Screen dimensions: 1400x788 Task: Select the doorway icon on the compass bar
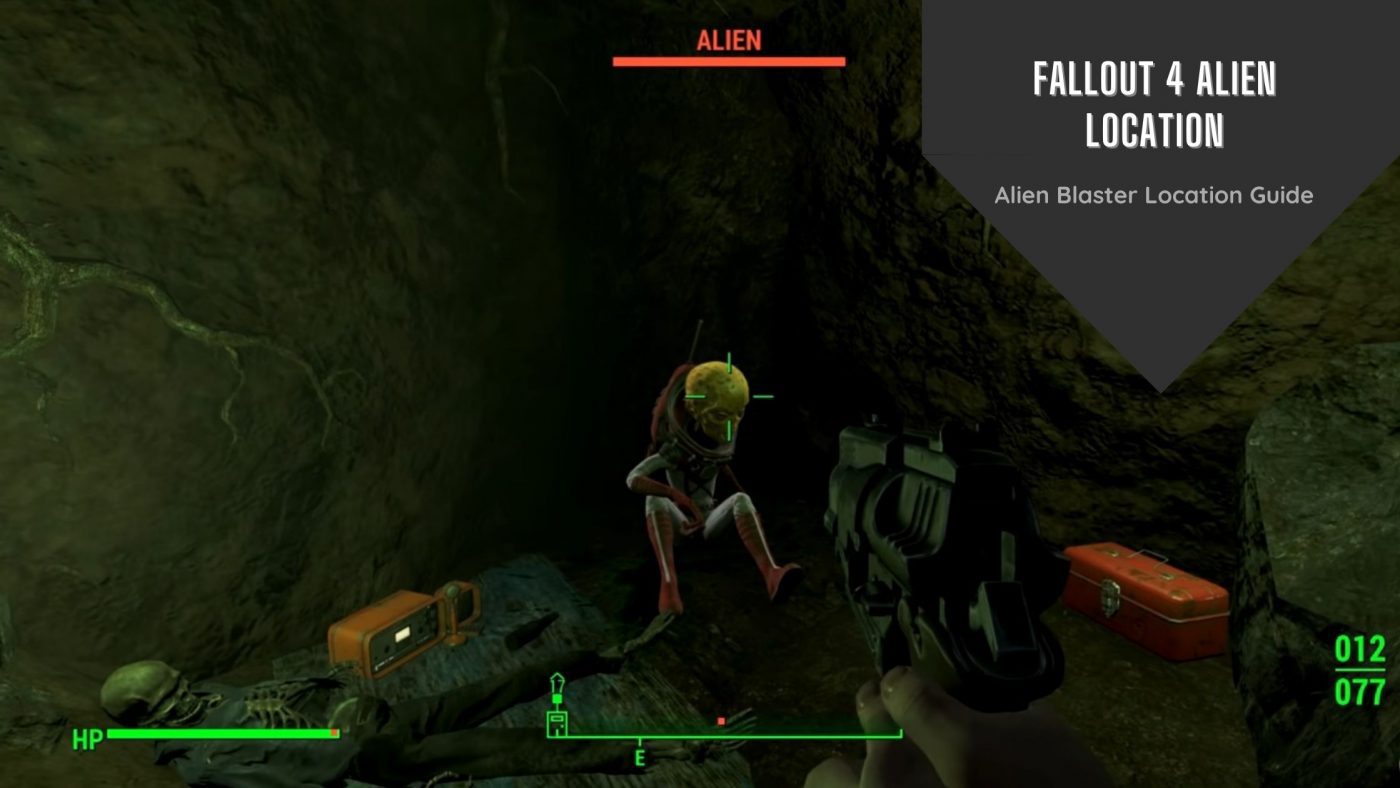(557, 724)
